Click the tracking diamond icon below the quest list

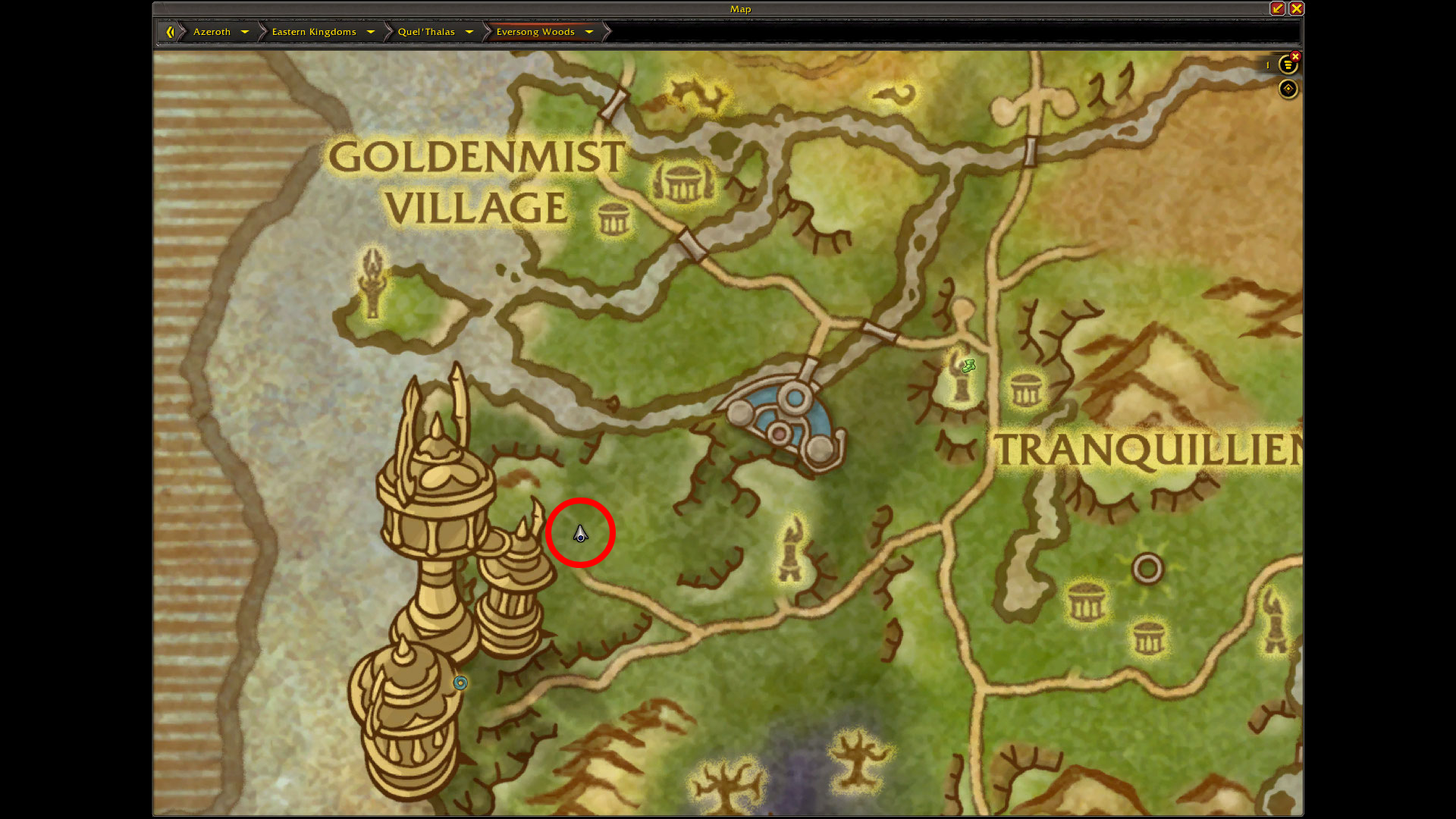(x=1288, y=89)
